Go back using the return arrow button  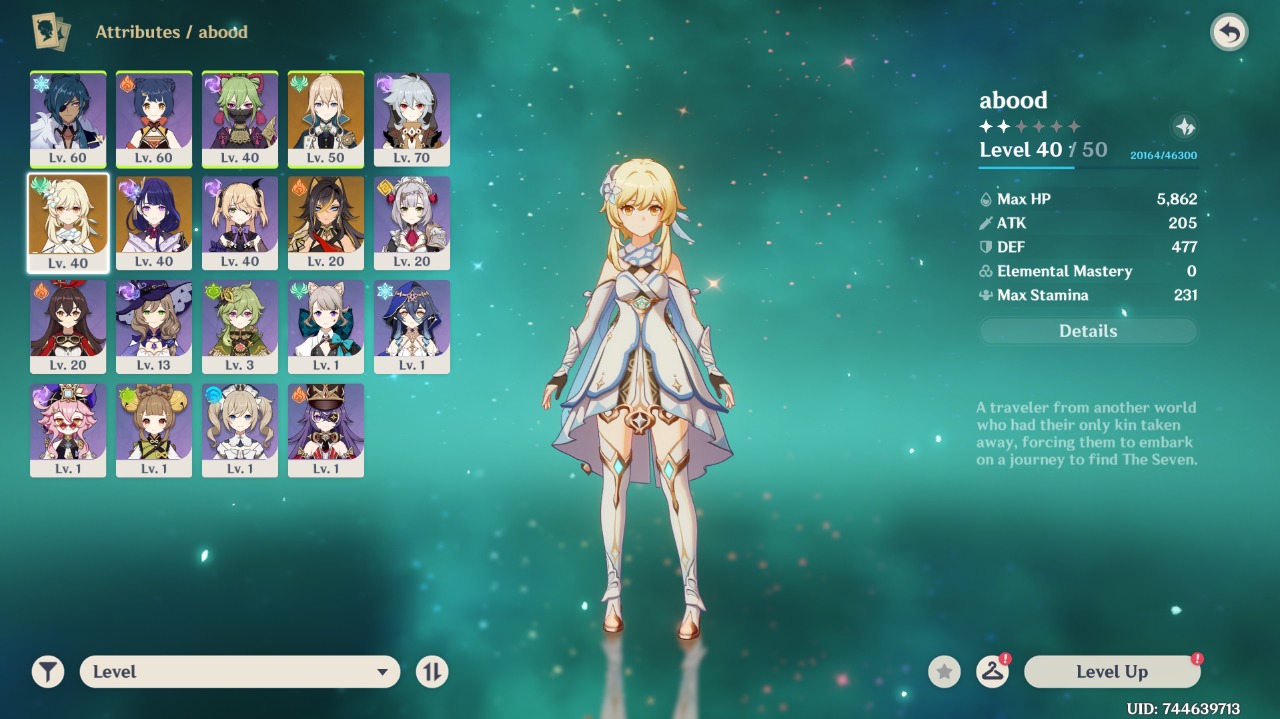(x=1229, y=33)
